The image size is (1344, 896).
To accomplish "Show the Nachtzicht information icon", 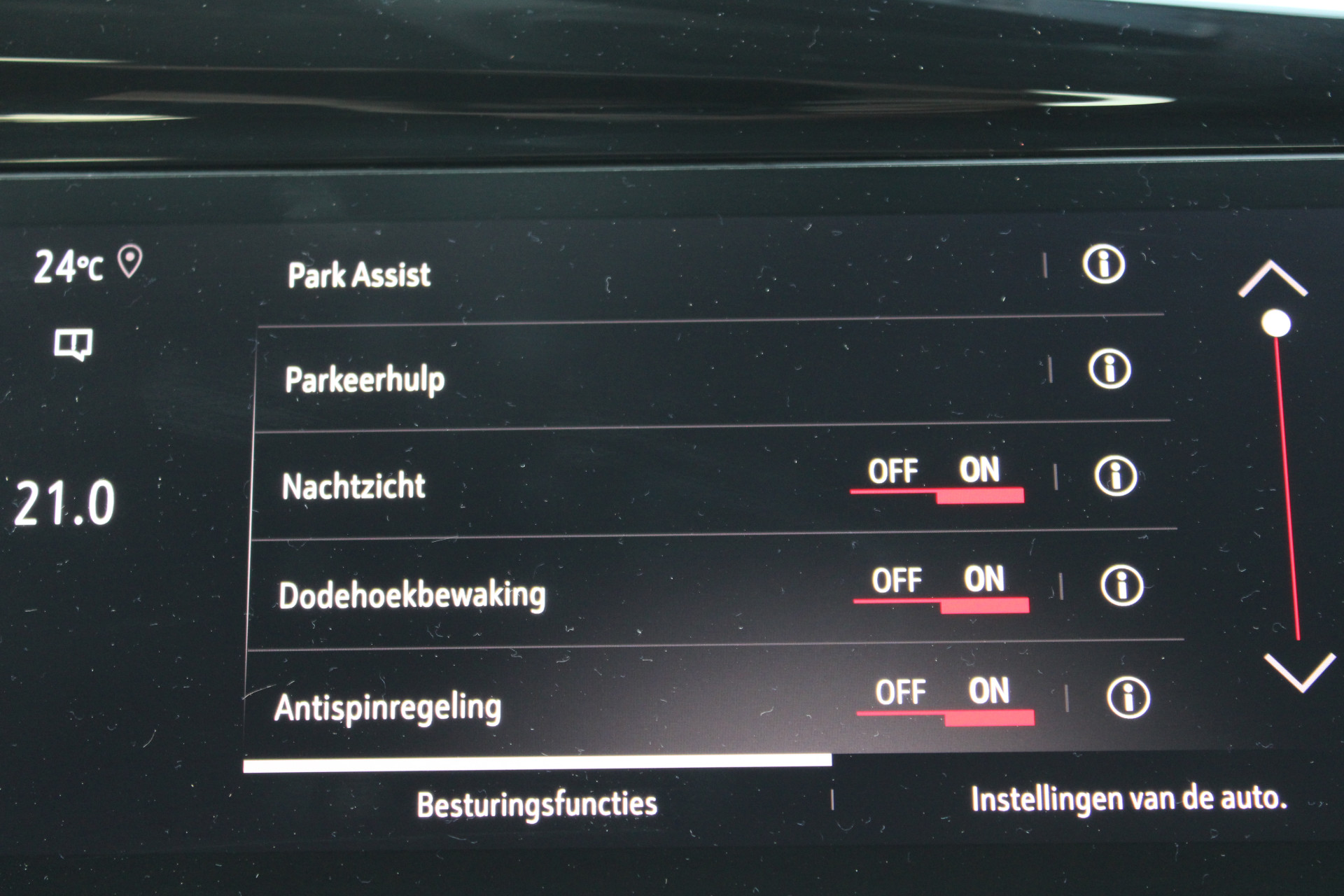I will [1114, 476].
